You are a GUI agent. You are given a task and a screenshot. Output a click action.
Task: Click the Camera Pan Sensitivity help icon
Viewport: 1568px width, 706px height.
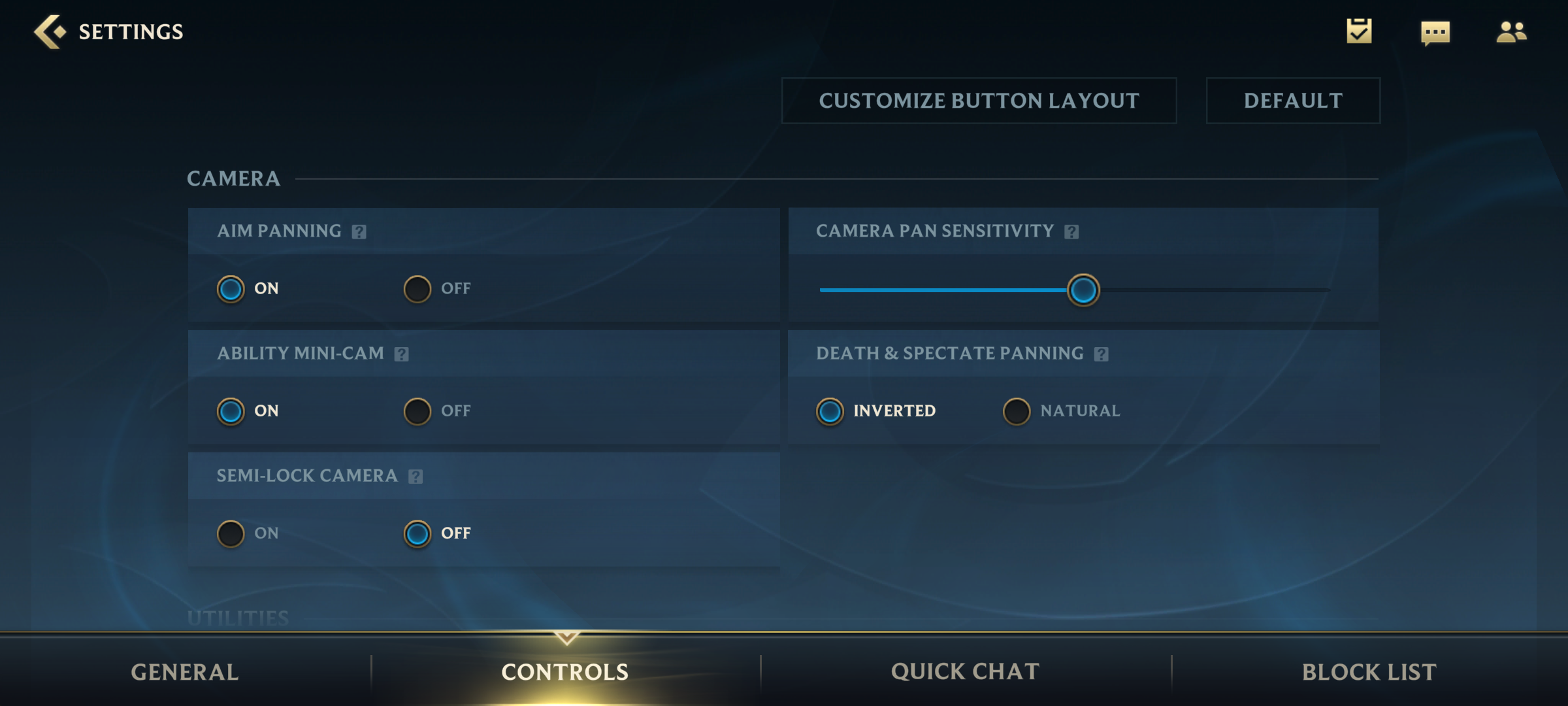pos(1071,231)
